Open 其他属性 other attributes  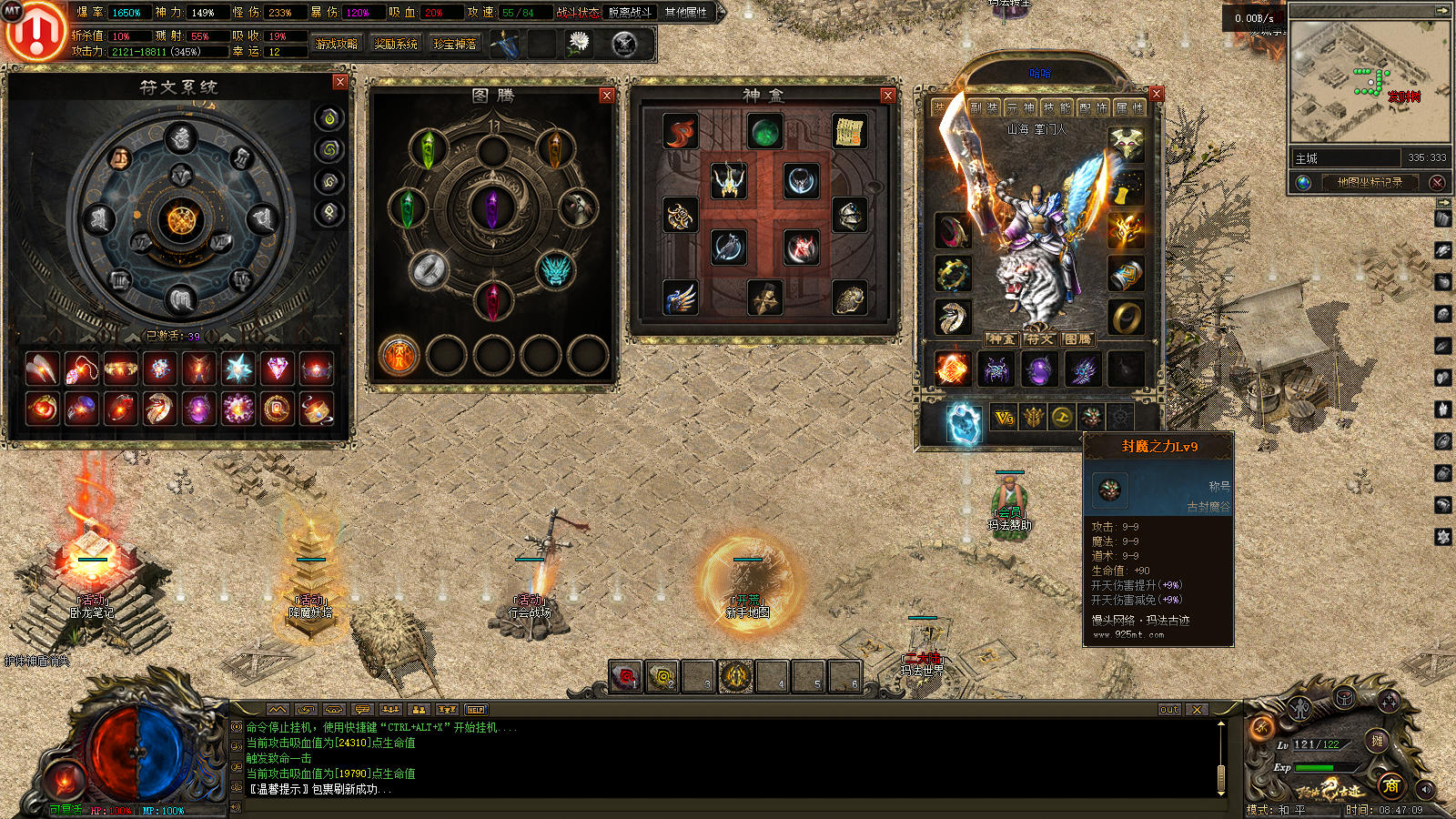coord(686,13)
